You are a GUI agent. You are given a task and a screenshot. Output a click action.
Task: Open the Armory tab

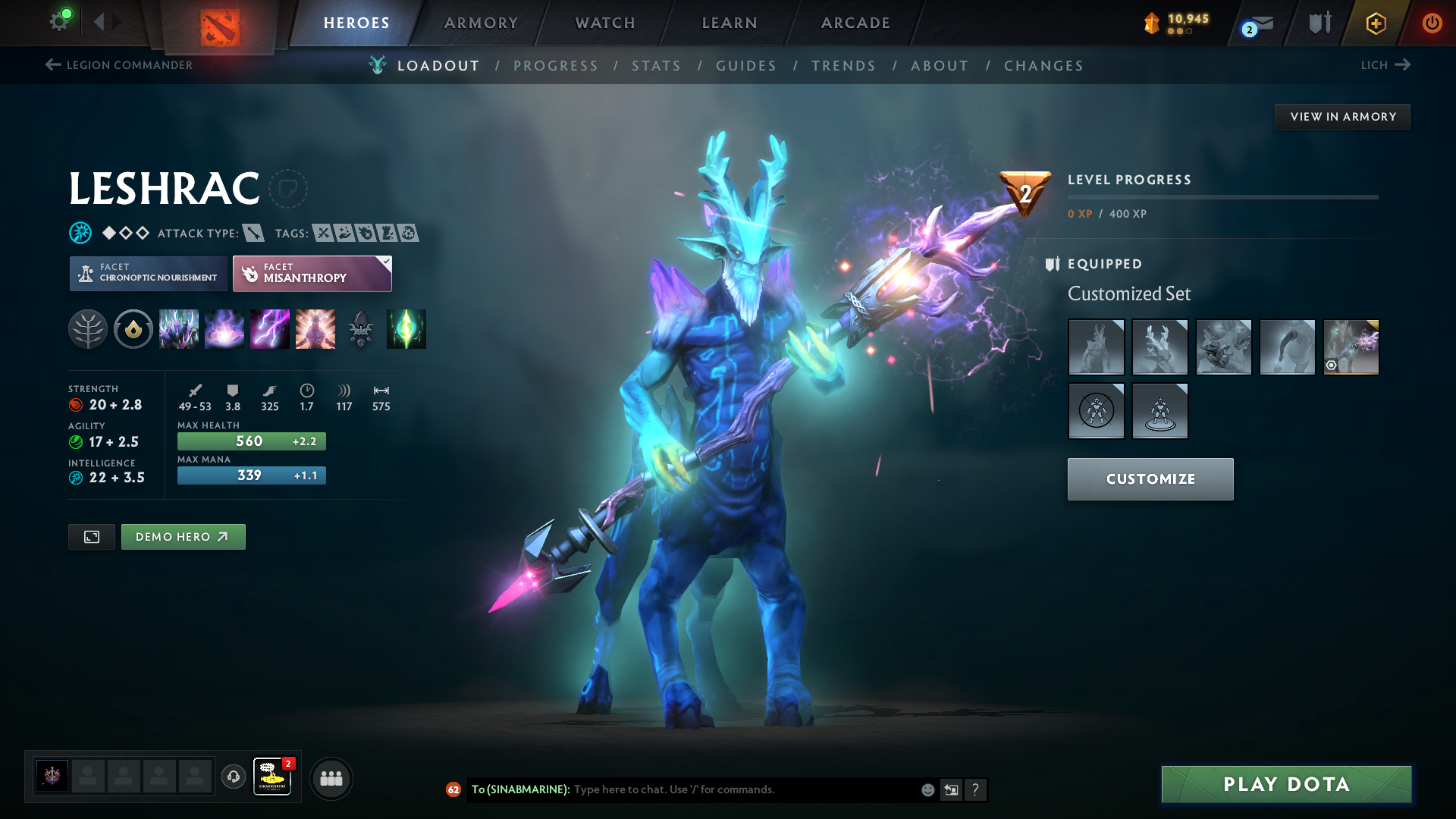(x=481, y=23)
